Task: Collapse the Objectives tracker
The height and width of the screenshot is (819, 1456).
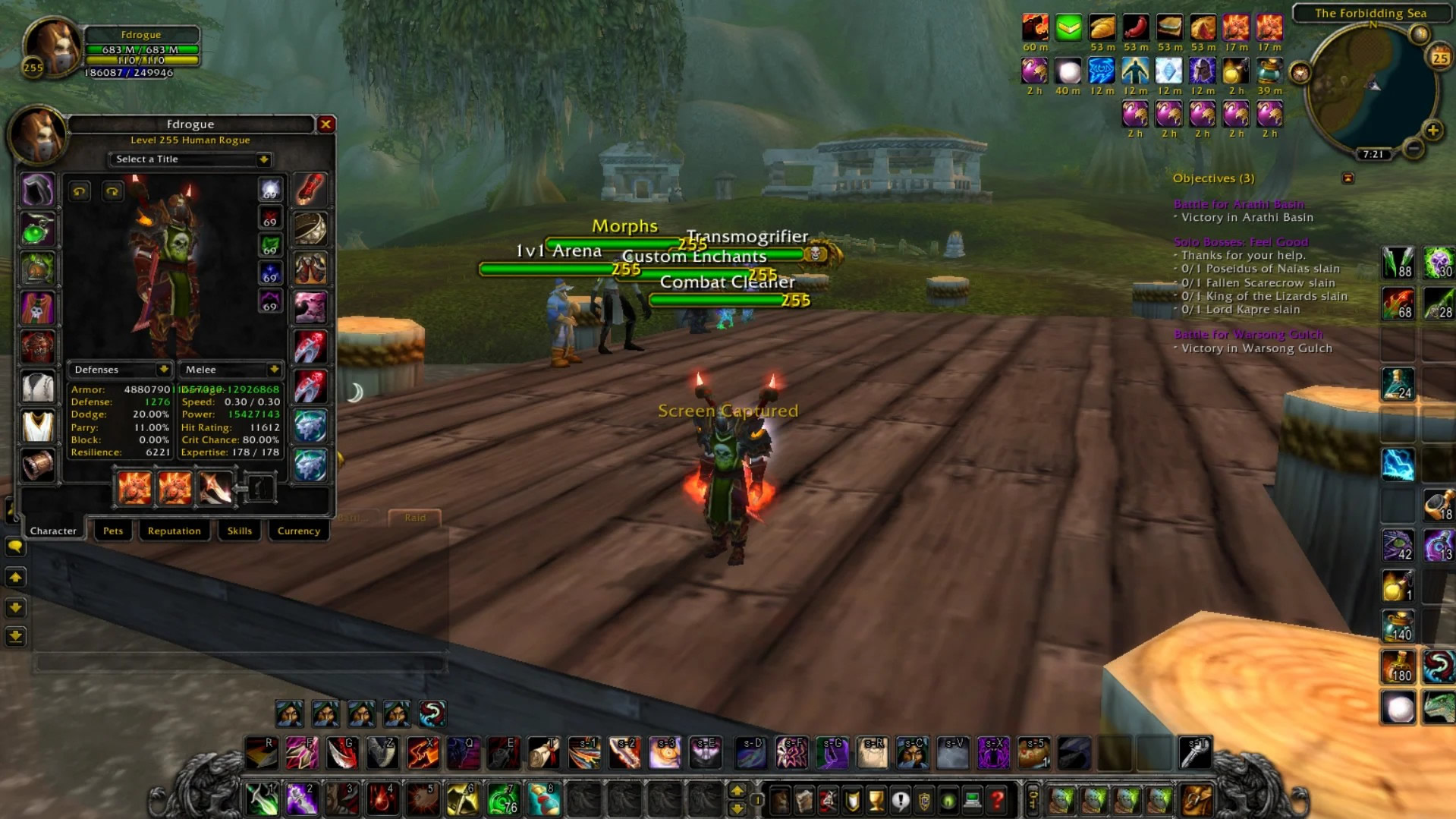Action: (x=1348, y=178)
